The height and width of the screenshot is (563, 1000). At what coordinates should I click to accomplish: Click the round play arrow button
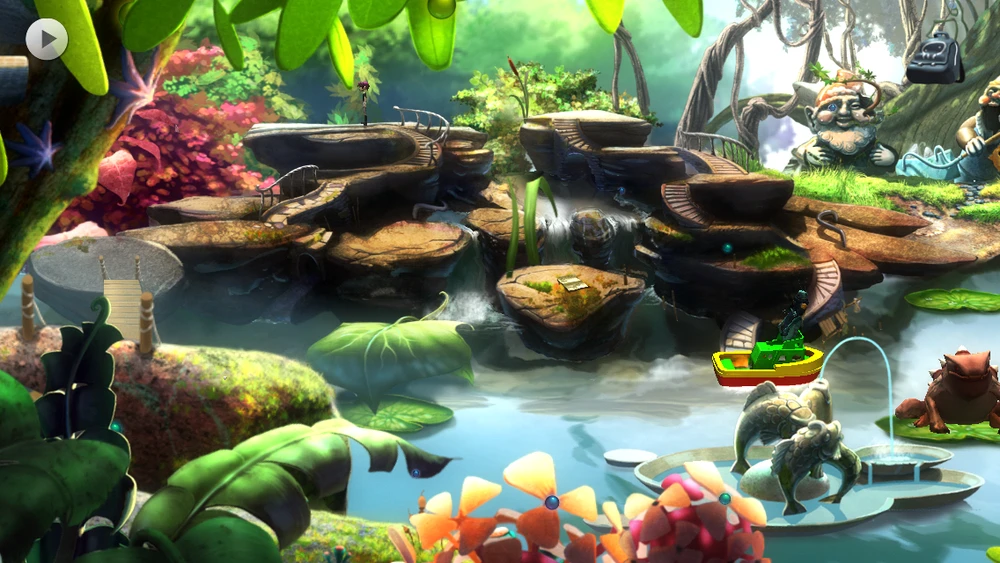click(46, 39)
